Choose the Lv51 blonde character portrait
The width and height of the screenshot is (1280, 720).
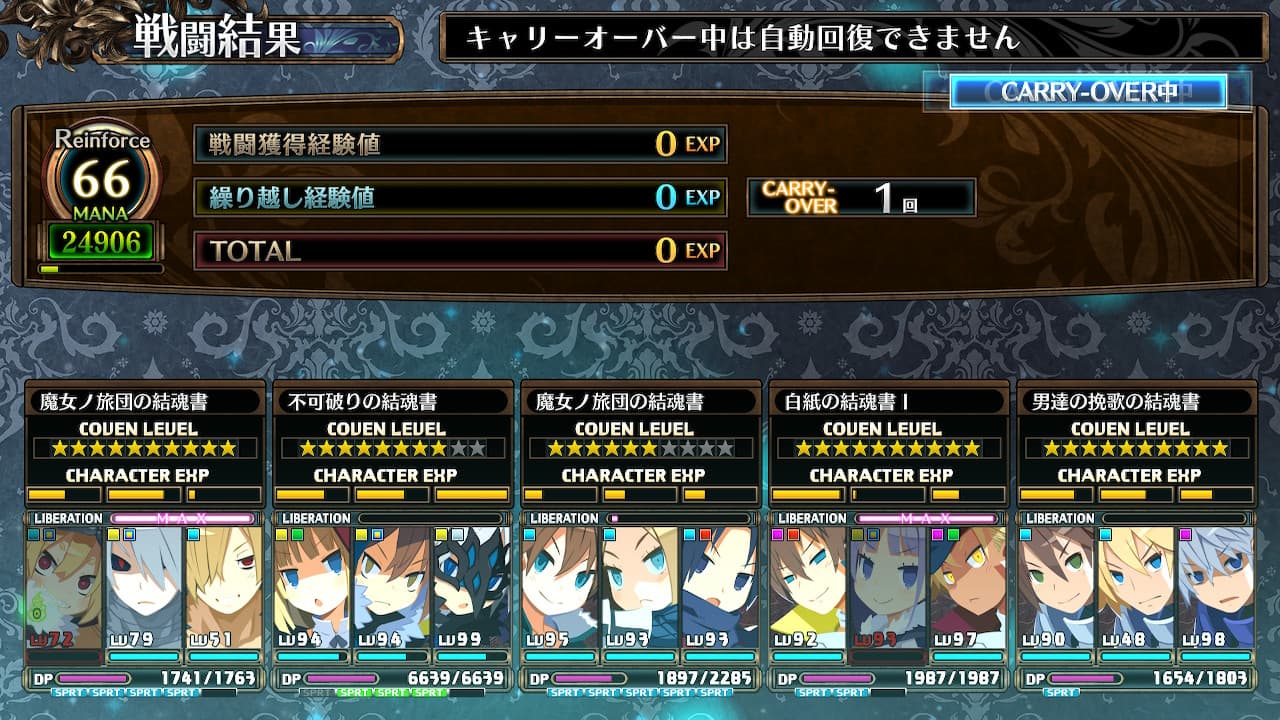click(x=224, y=588)
